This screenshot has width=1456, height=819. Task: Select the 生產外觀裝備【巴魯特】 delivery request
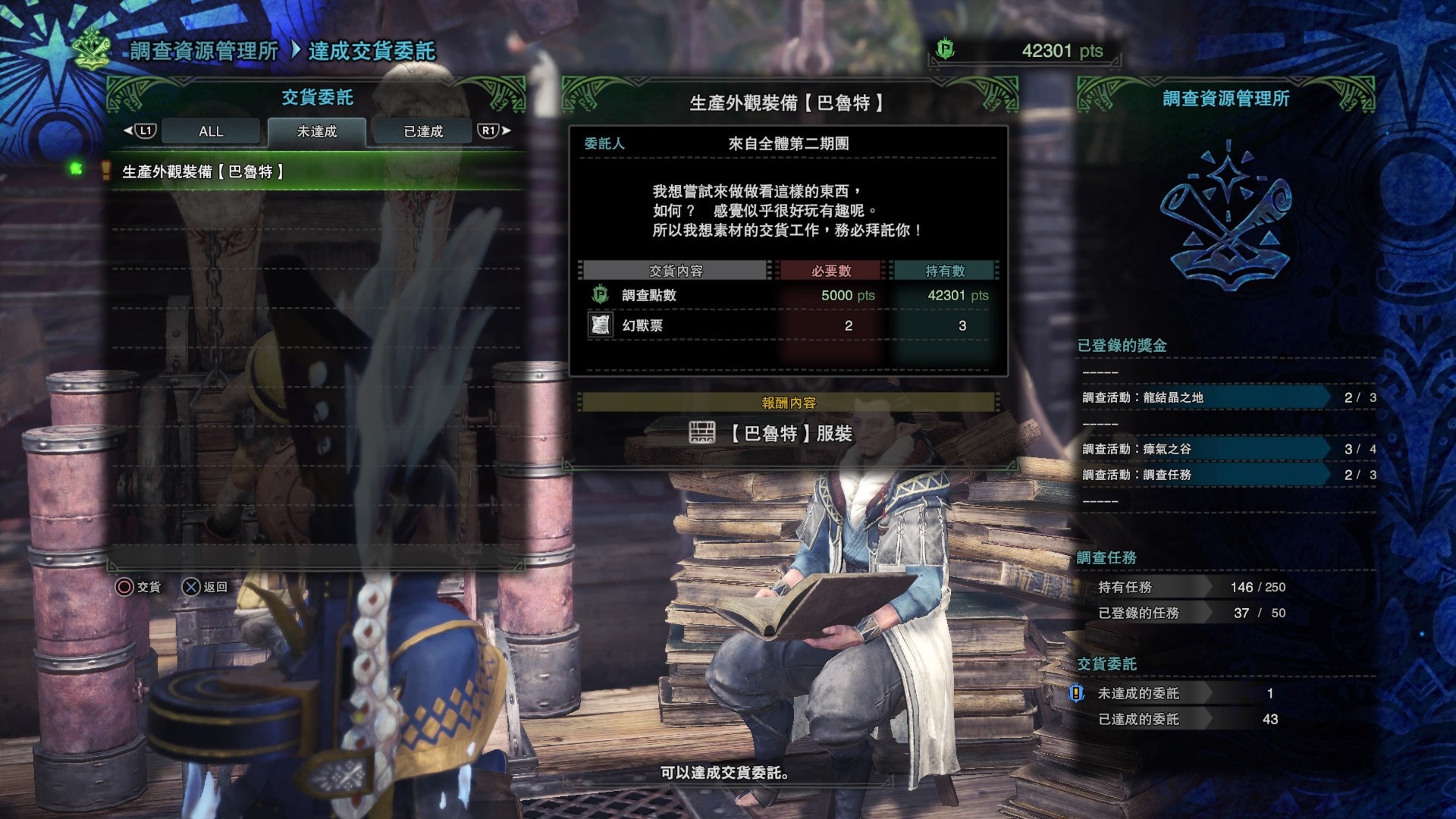point(203,172)
